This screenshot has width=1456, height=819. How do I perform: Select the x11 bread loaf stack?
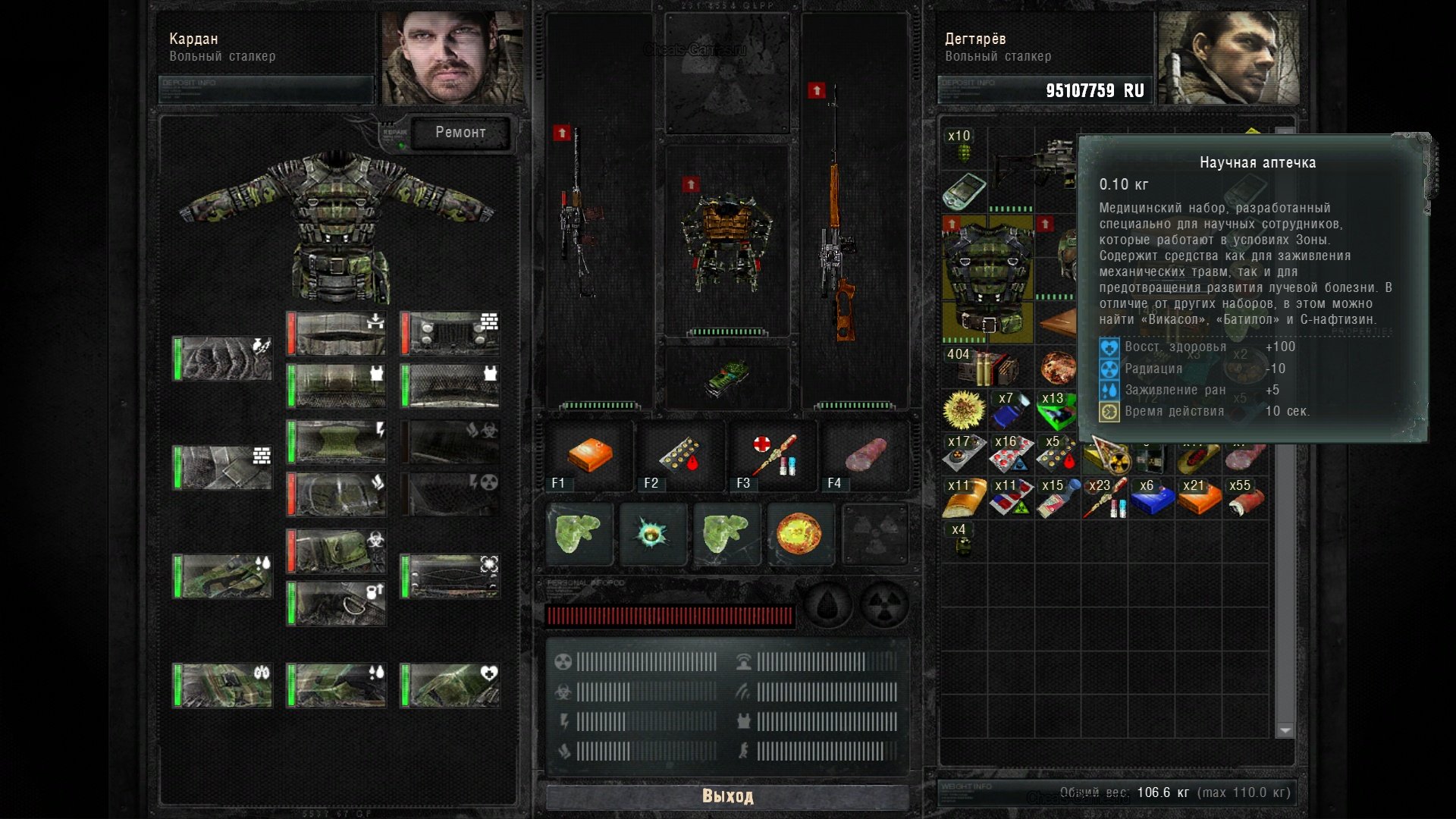(964, 497)
